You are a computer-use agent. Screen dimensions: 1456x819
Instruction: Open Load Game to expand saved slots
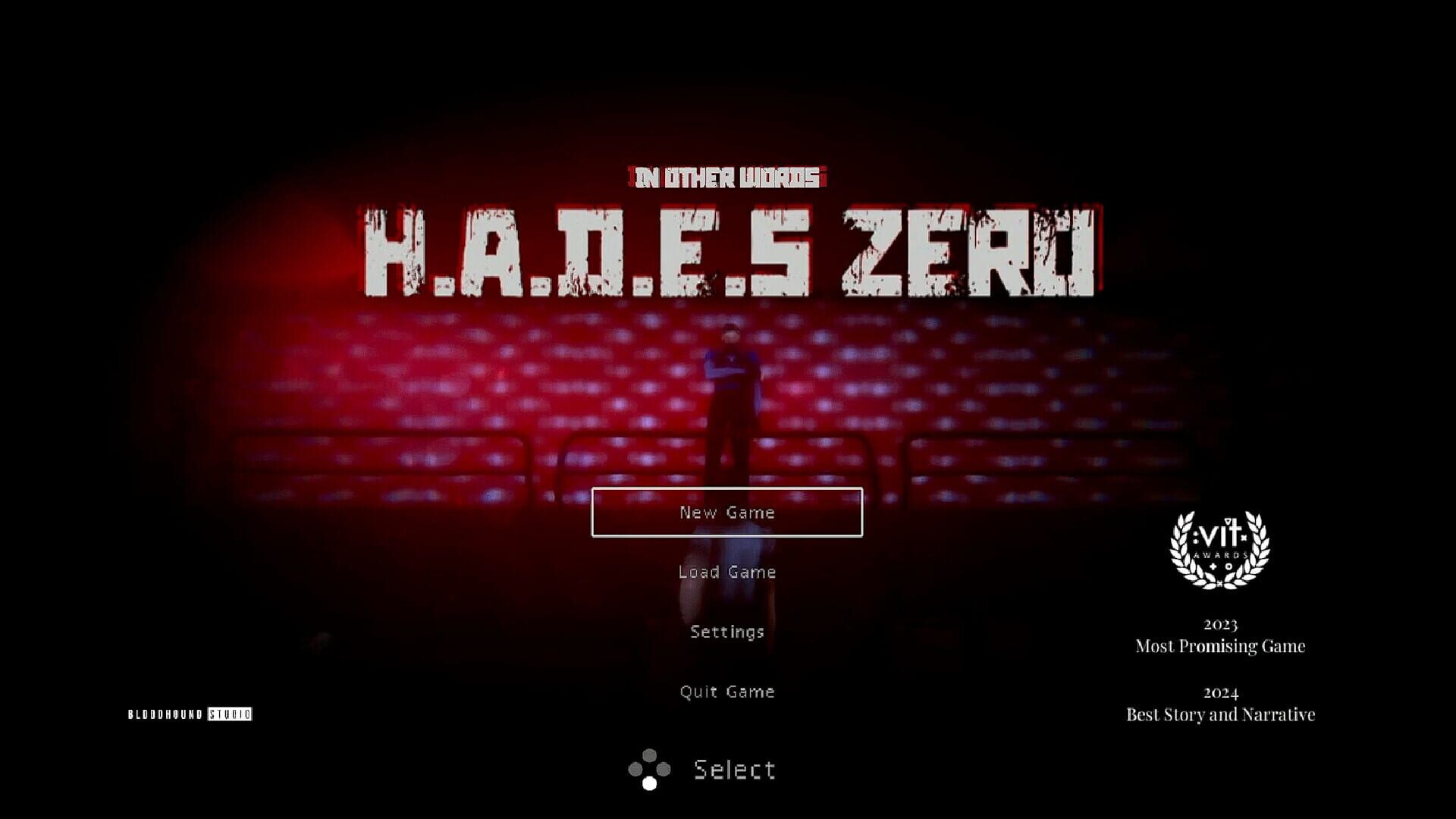pyautogui.click(x=727, y=572)
